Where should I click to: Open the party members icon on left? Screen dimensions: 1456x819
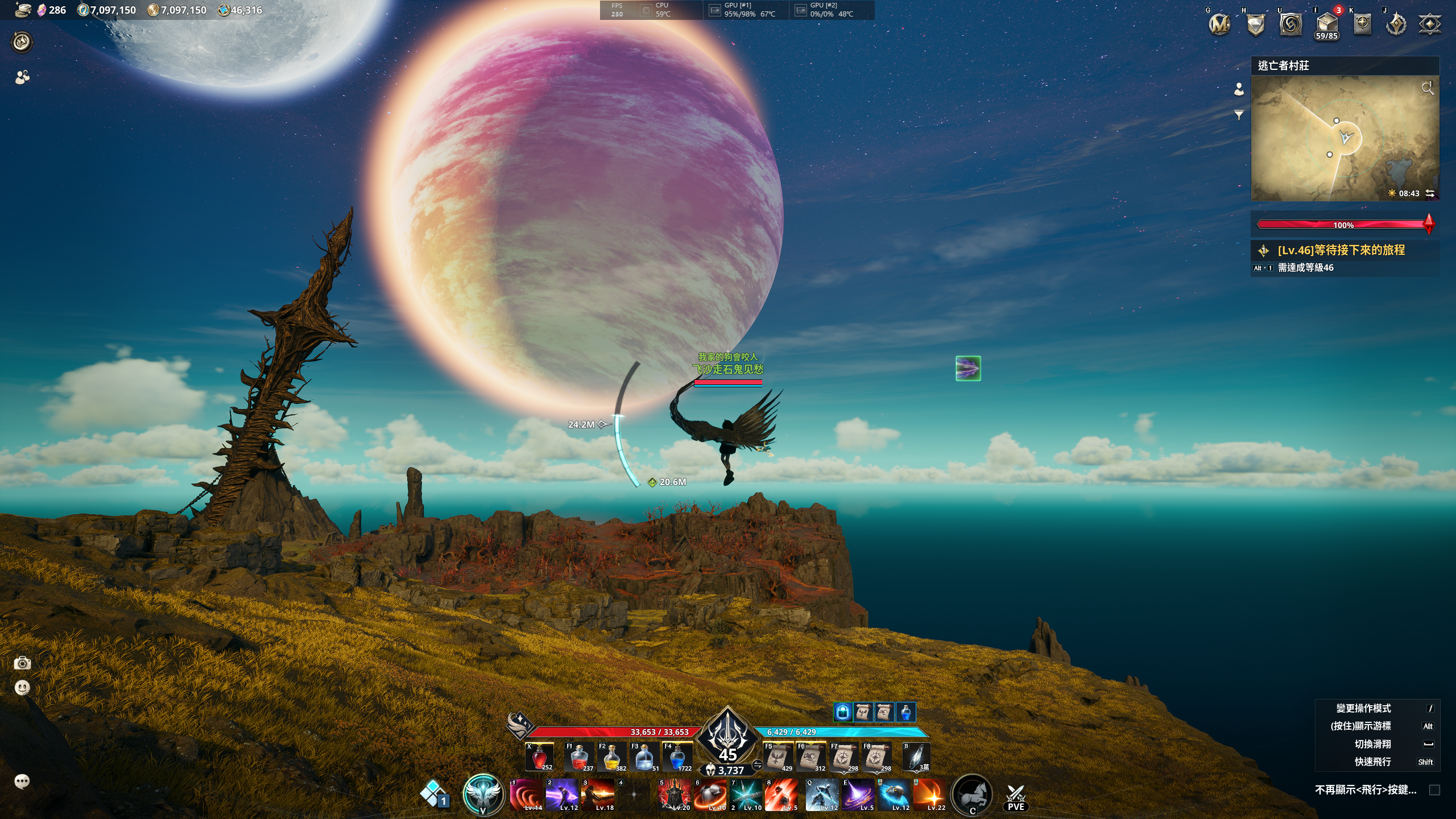click(22, 77)
